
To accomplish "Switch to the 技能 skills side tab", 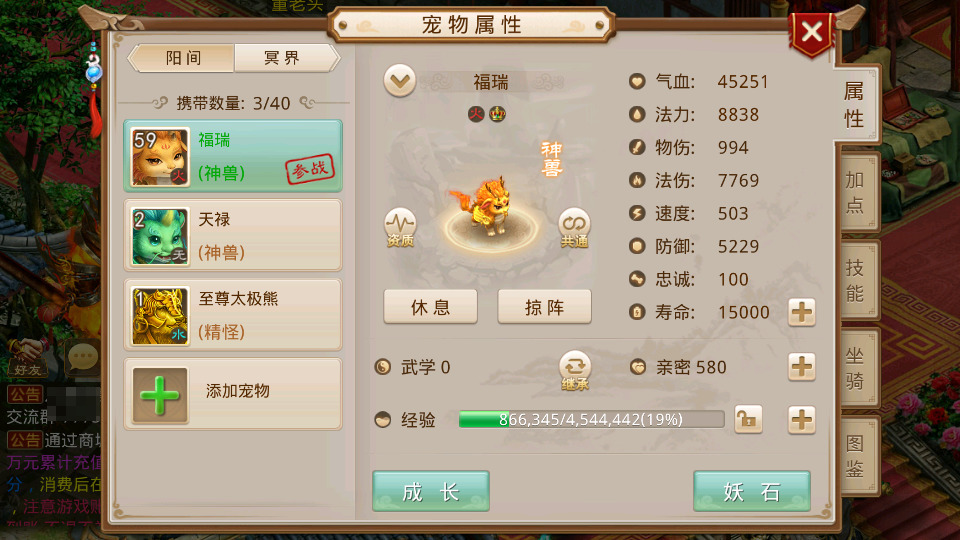I will coord(854,280).
